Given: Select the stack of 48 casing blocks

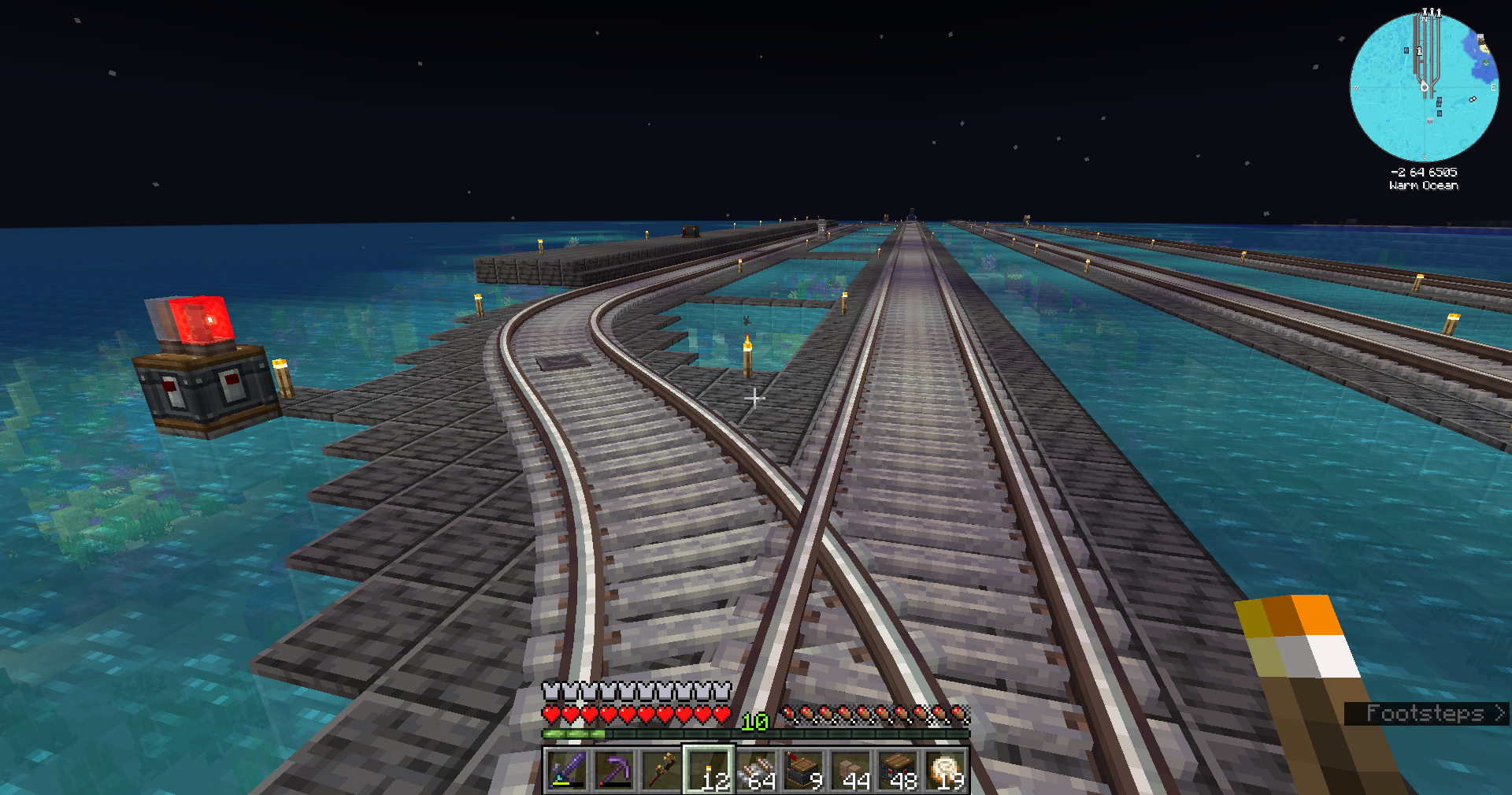Looking at the screenshot, I should (x=899, y=770).
